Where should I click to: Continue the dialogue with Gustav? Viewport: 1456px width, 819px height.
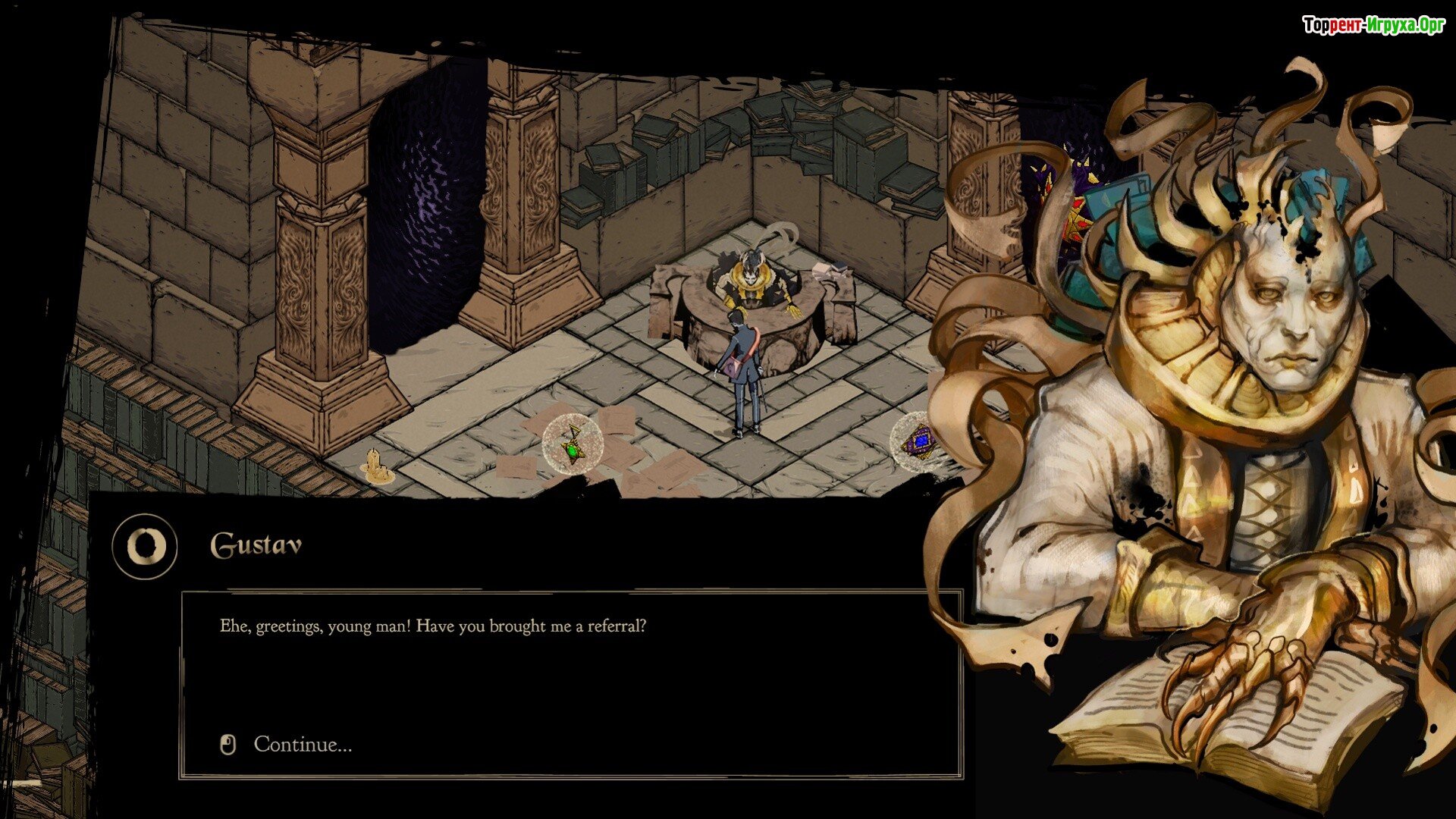[x=302, y=745]
